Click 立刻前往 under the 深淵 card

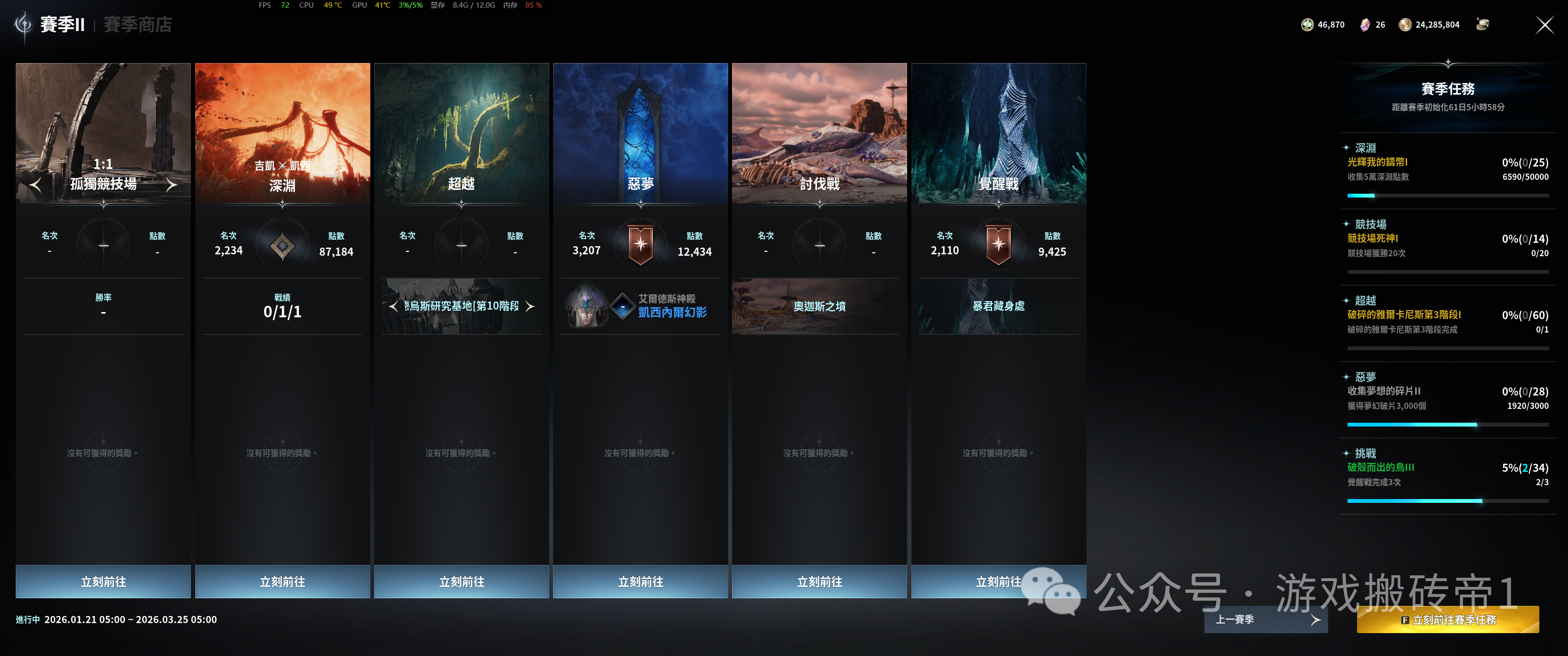coord(282,581)
